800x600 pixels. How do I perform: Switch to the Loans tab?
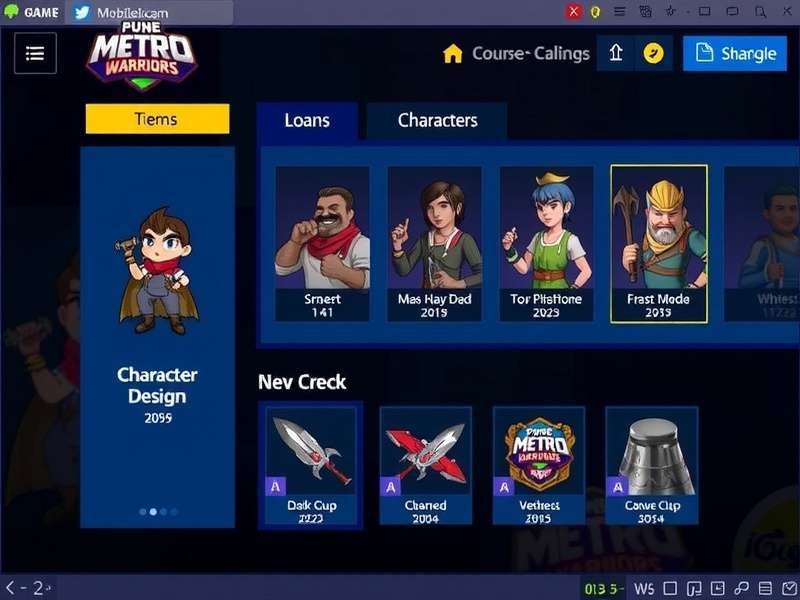(x=307, y=121)
